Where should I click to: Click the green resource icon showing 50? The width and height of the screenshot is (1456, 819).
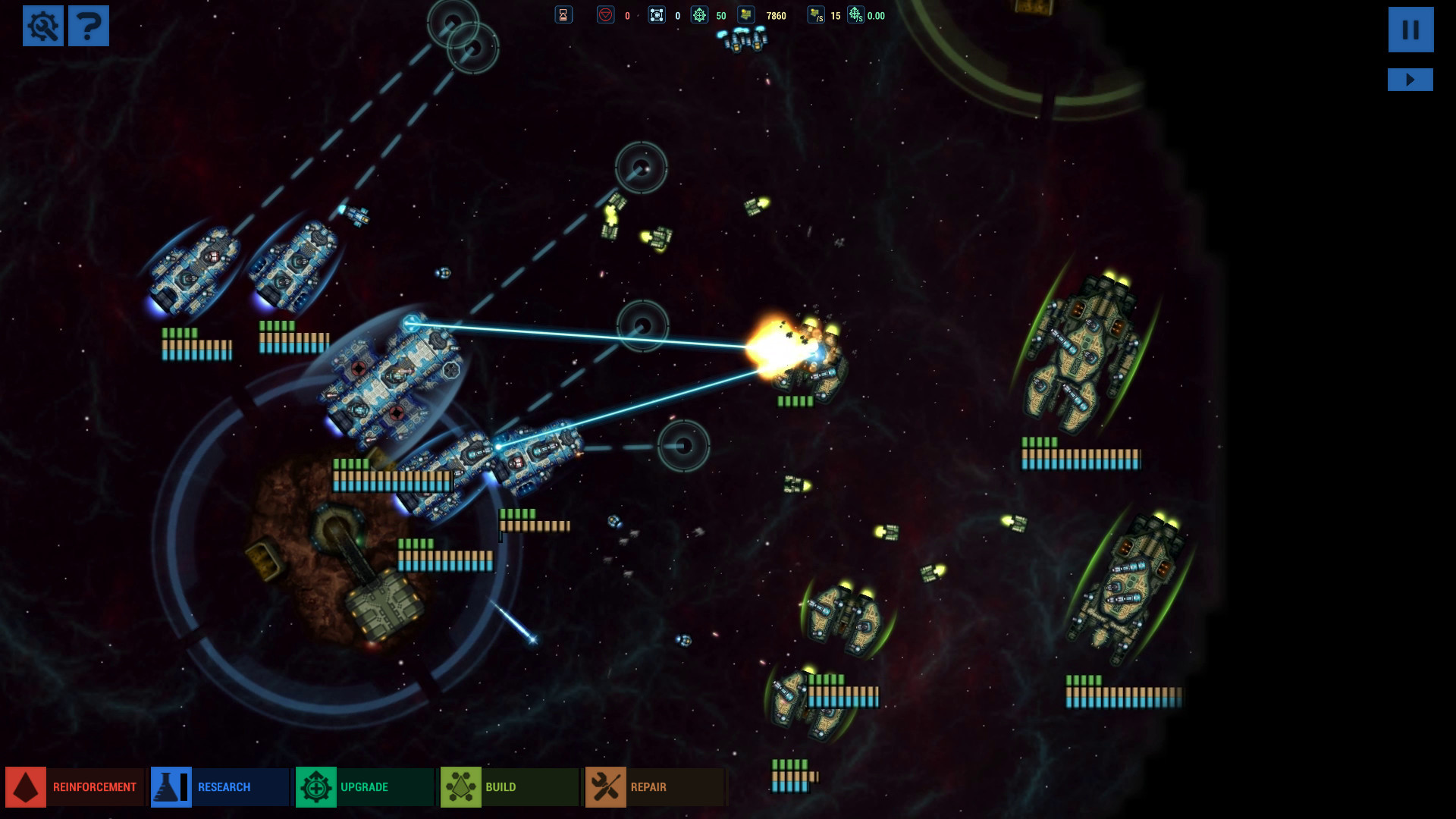coord(699,15)
